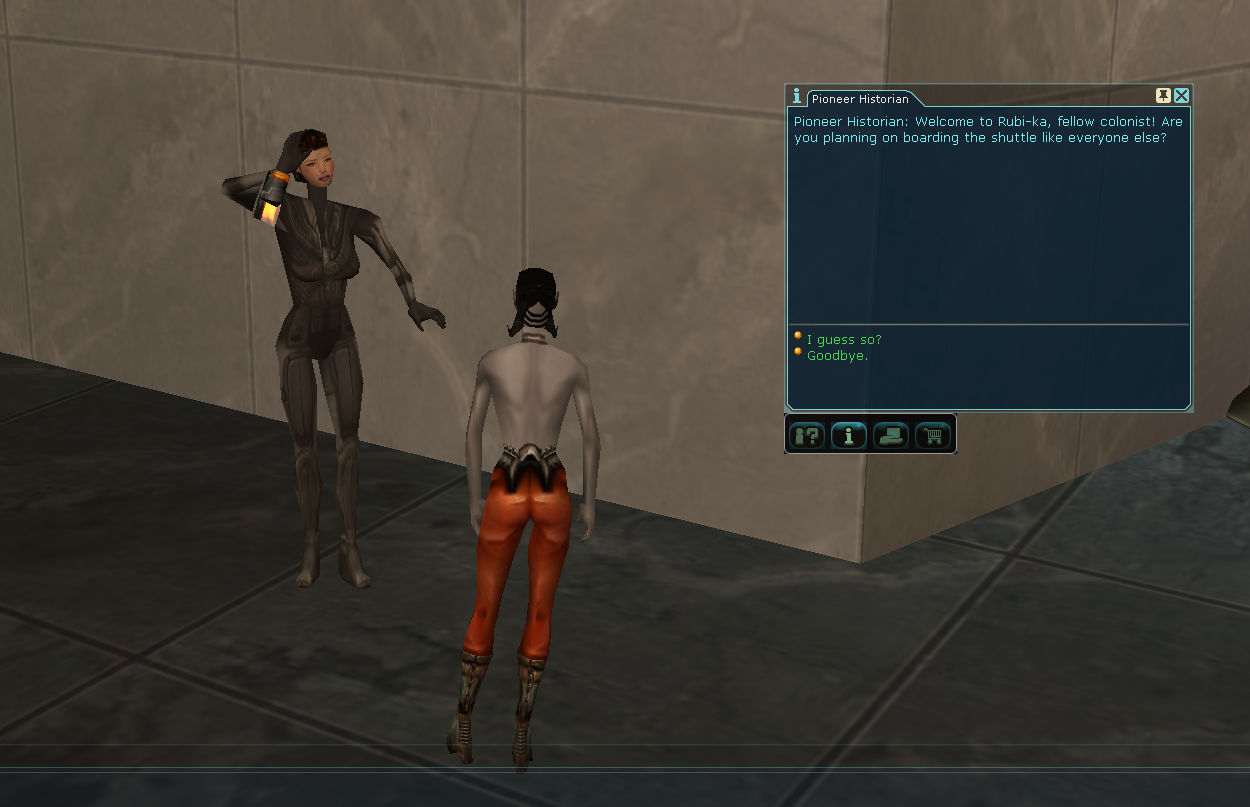Image resolution: width=1250 pixels, height=807 pixels.
Task: Activate the highlighted info button below the dialogue
Action: (x=849, y=436)
